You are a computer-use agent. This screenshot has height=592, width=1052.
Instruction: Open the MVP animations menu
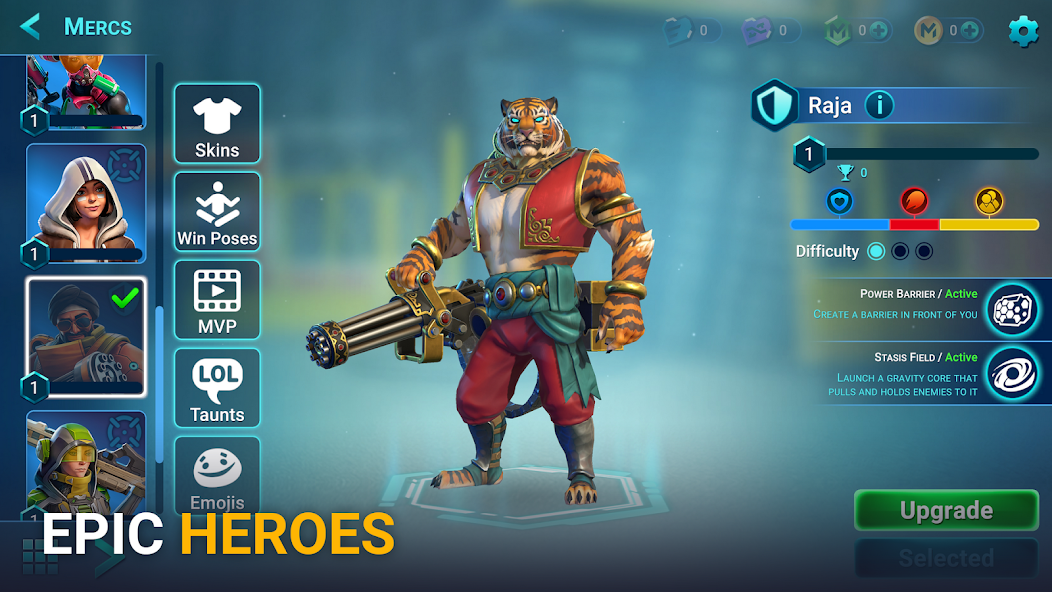pyautogui.click(x=217, y=300)
